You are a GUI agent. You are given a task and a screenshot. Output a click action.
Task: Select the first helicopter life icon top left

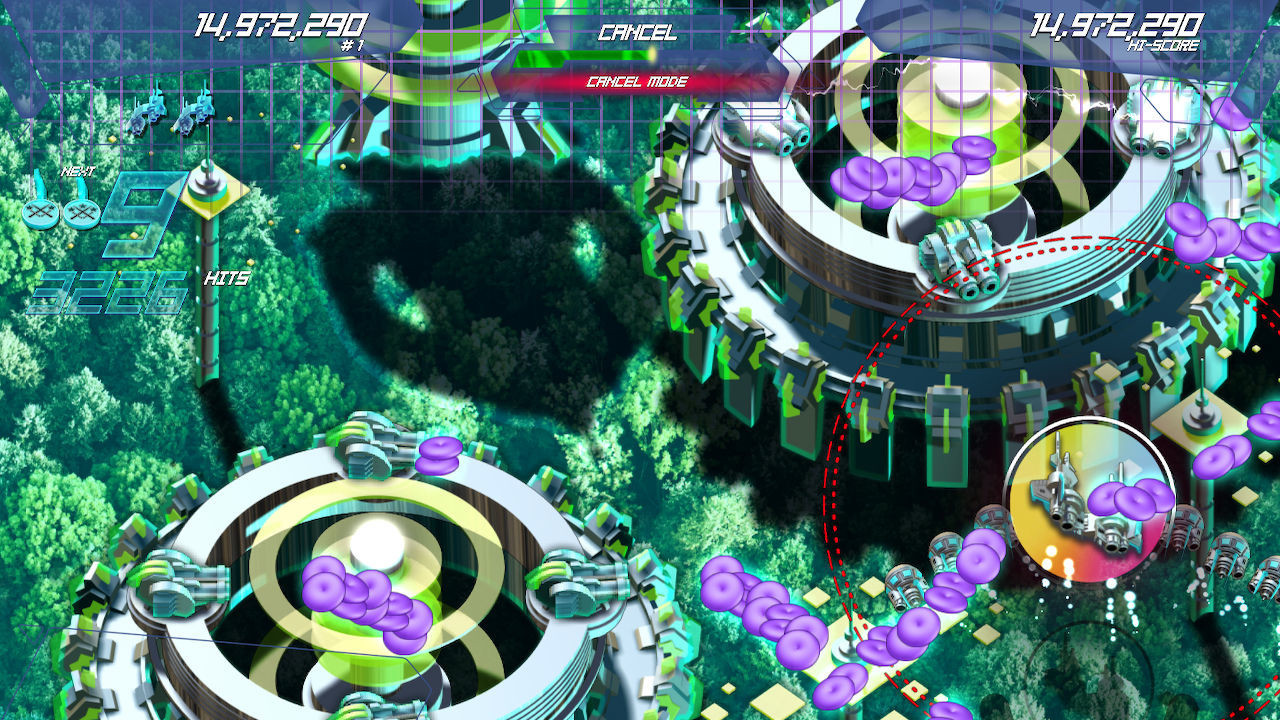pos(146,114)
